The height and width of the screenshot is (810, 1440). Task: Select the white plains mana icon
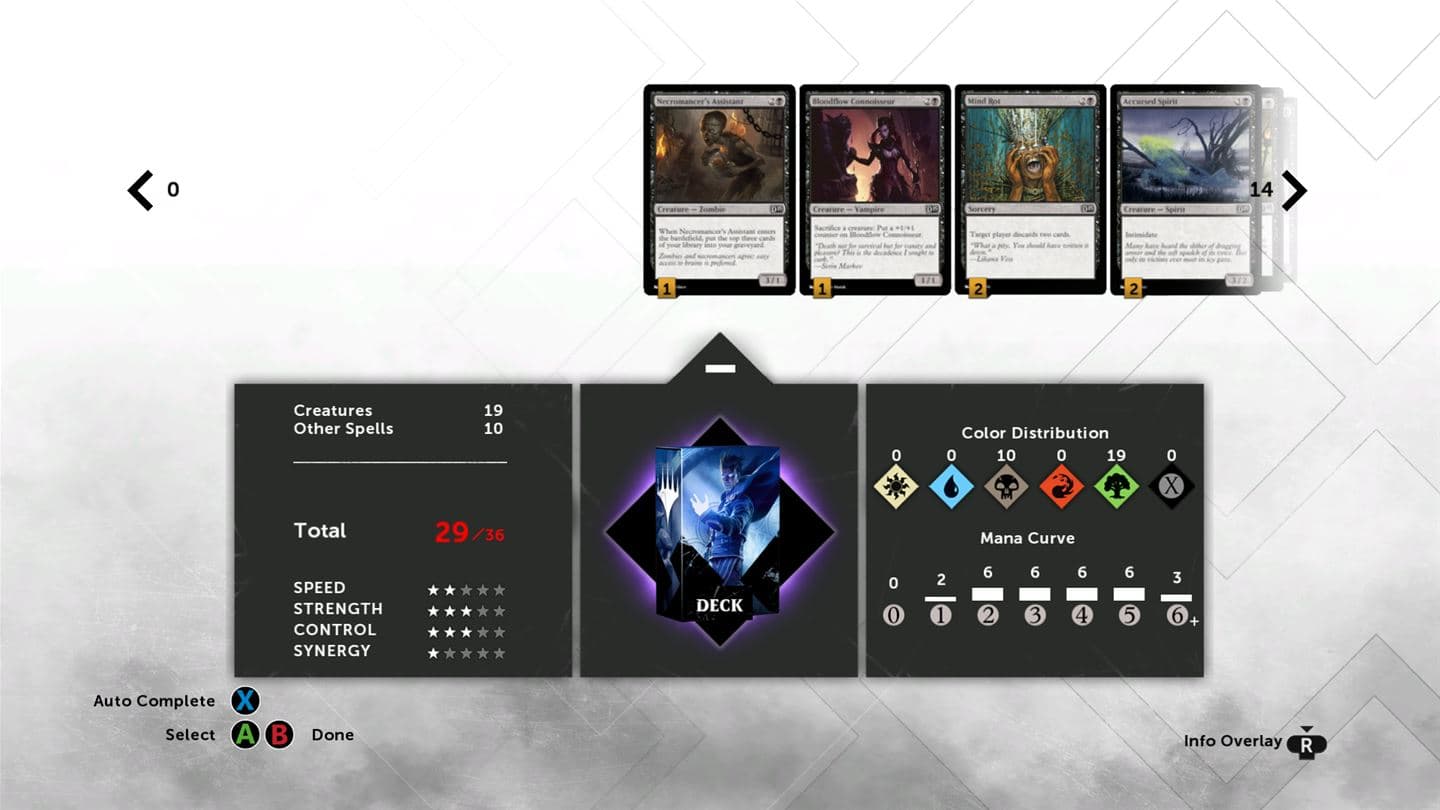895,487
